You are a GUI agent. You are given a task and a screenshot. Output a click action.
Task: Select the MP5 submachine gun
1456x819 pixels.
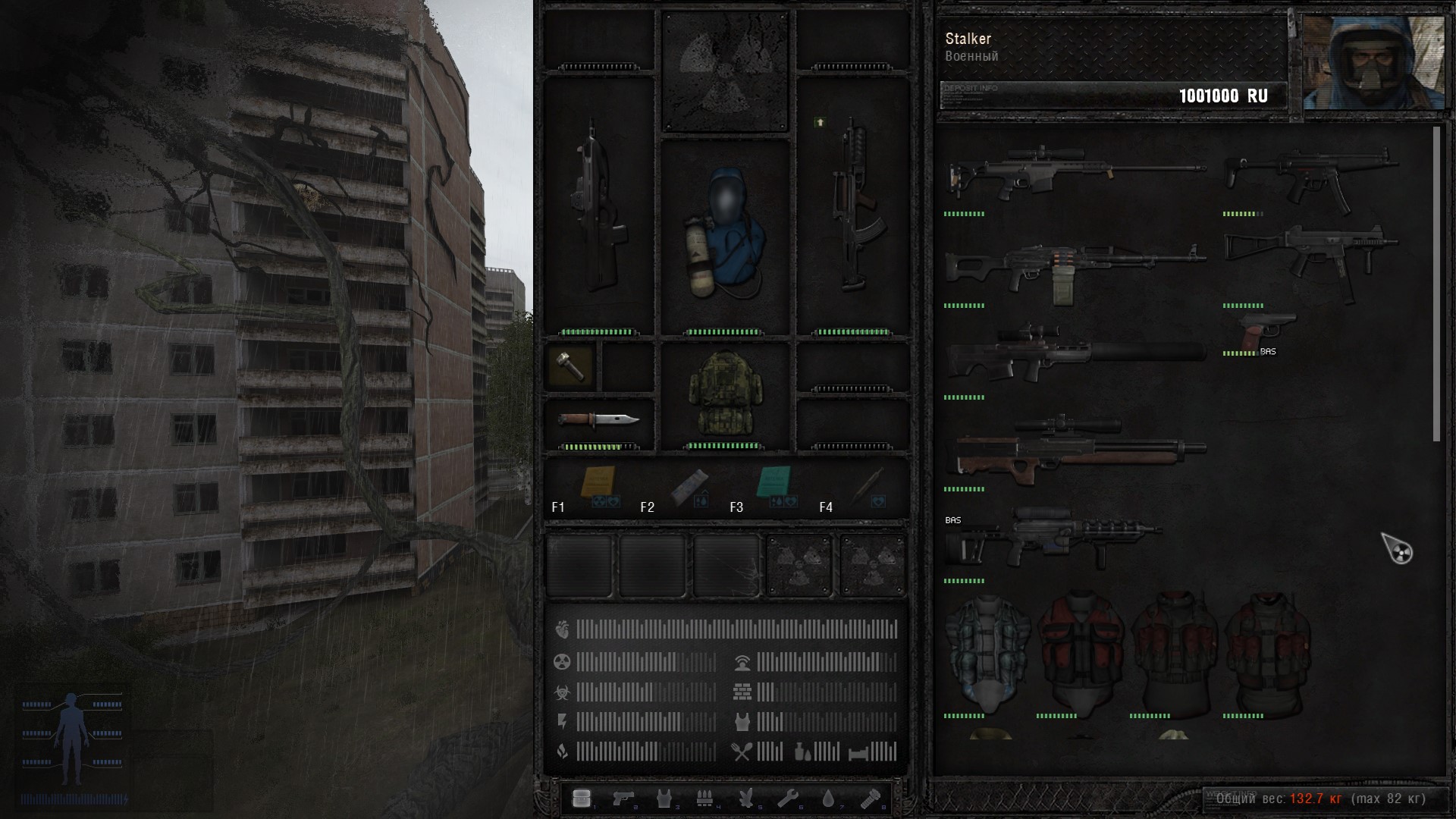(1312, 176)
